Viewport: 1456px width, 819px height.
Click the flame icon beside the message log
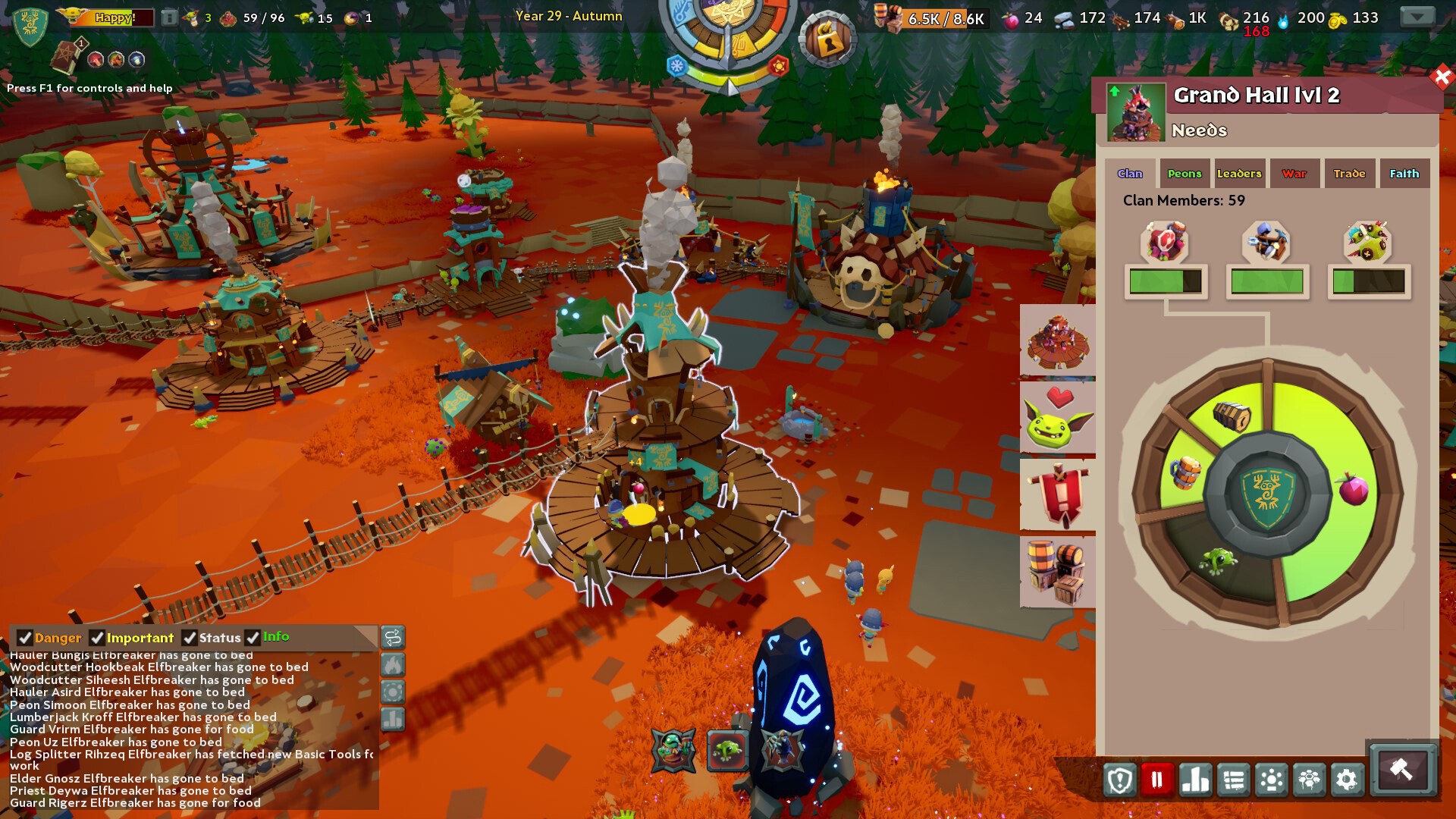[394, 666]
